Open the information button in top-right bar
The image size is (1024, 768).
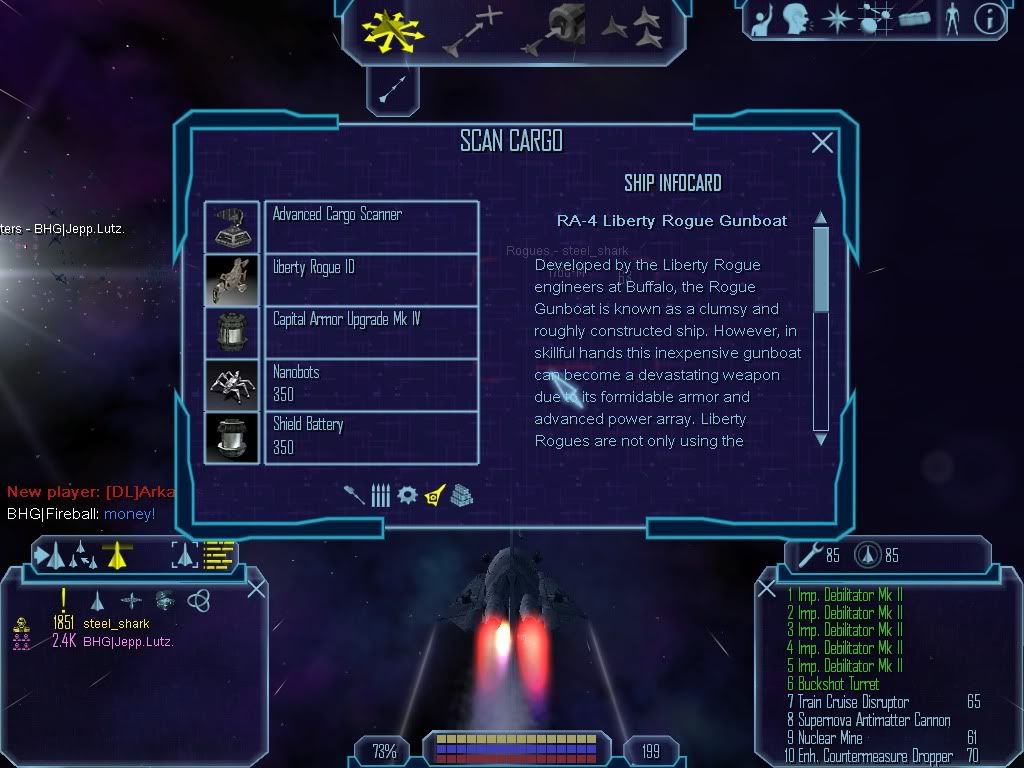(989, 19)
